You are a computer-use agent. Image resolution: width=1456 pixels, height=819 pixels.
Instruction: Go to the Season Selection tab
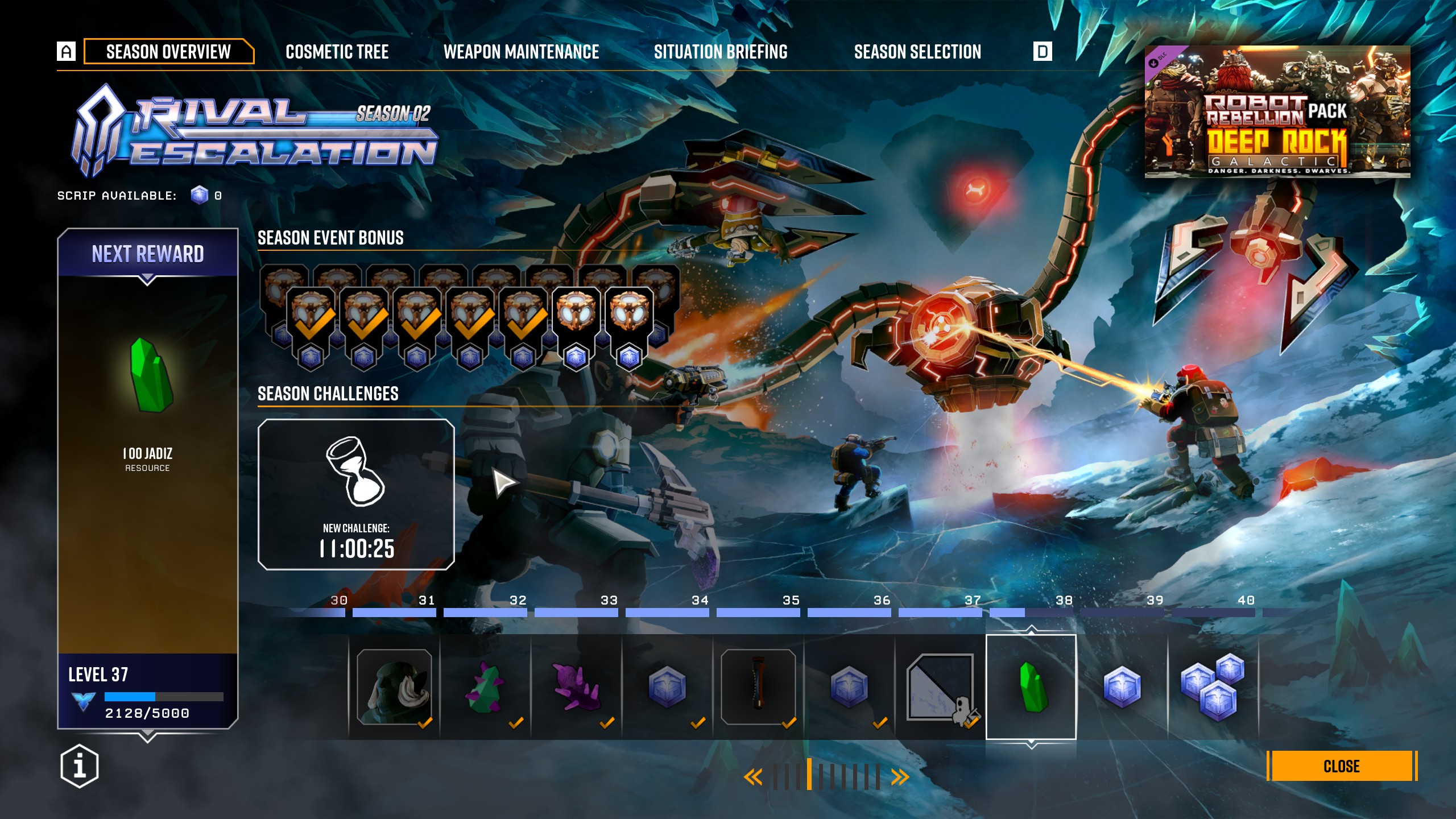click(x=917, y=52)
